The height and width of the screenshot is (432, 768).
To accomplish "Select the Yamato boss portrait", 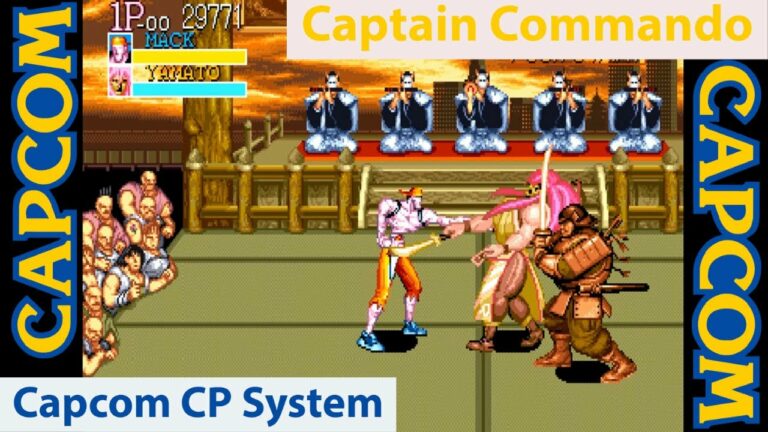I will (120, 81).
